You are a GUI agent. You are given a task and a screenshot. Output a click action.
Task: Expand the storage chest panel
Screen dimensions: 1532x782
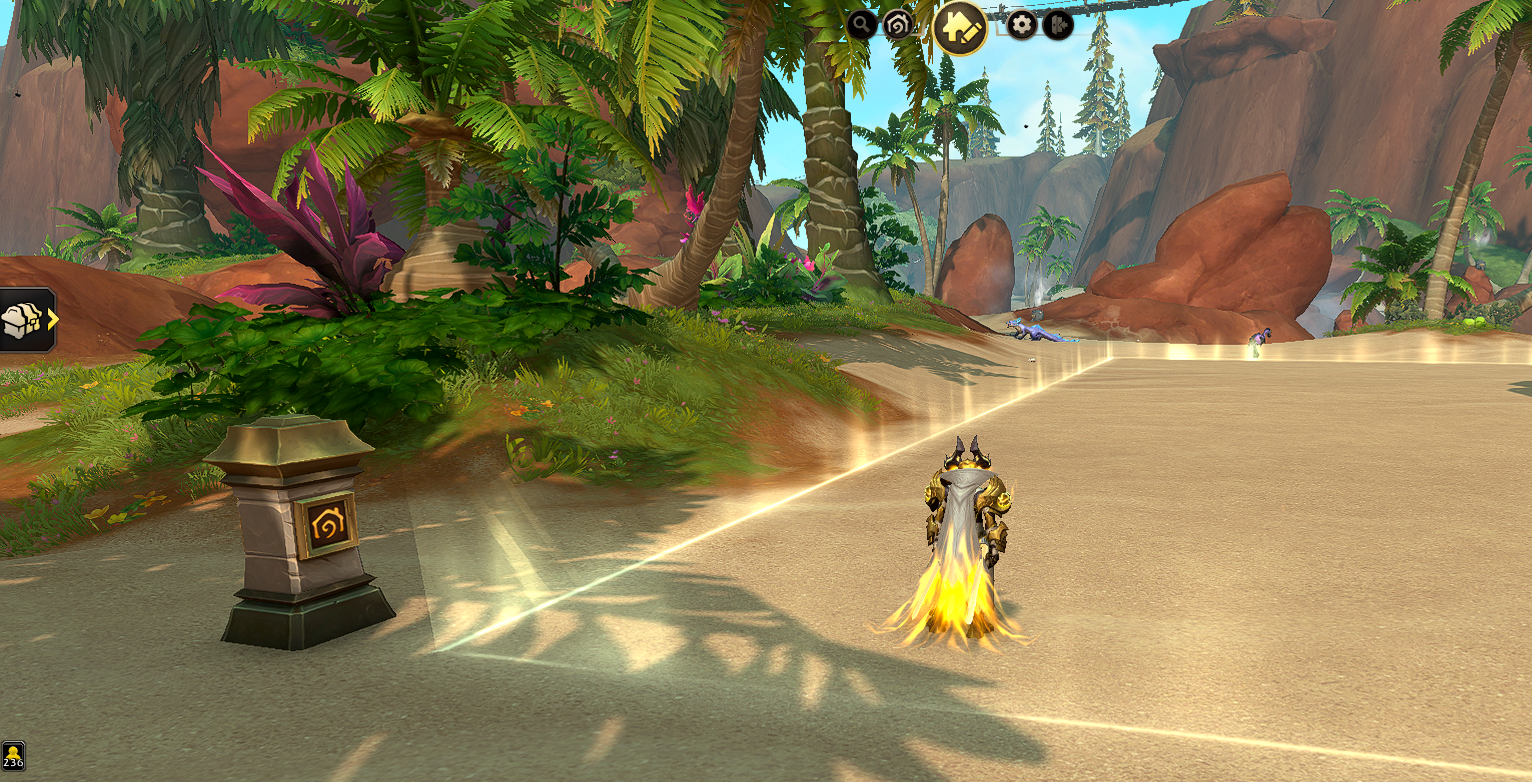(28, 320)
